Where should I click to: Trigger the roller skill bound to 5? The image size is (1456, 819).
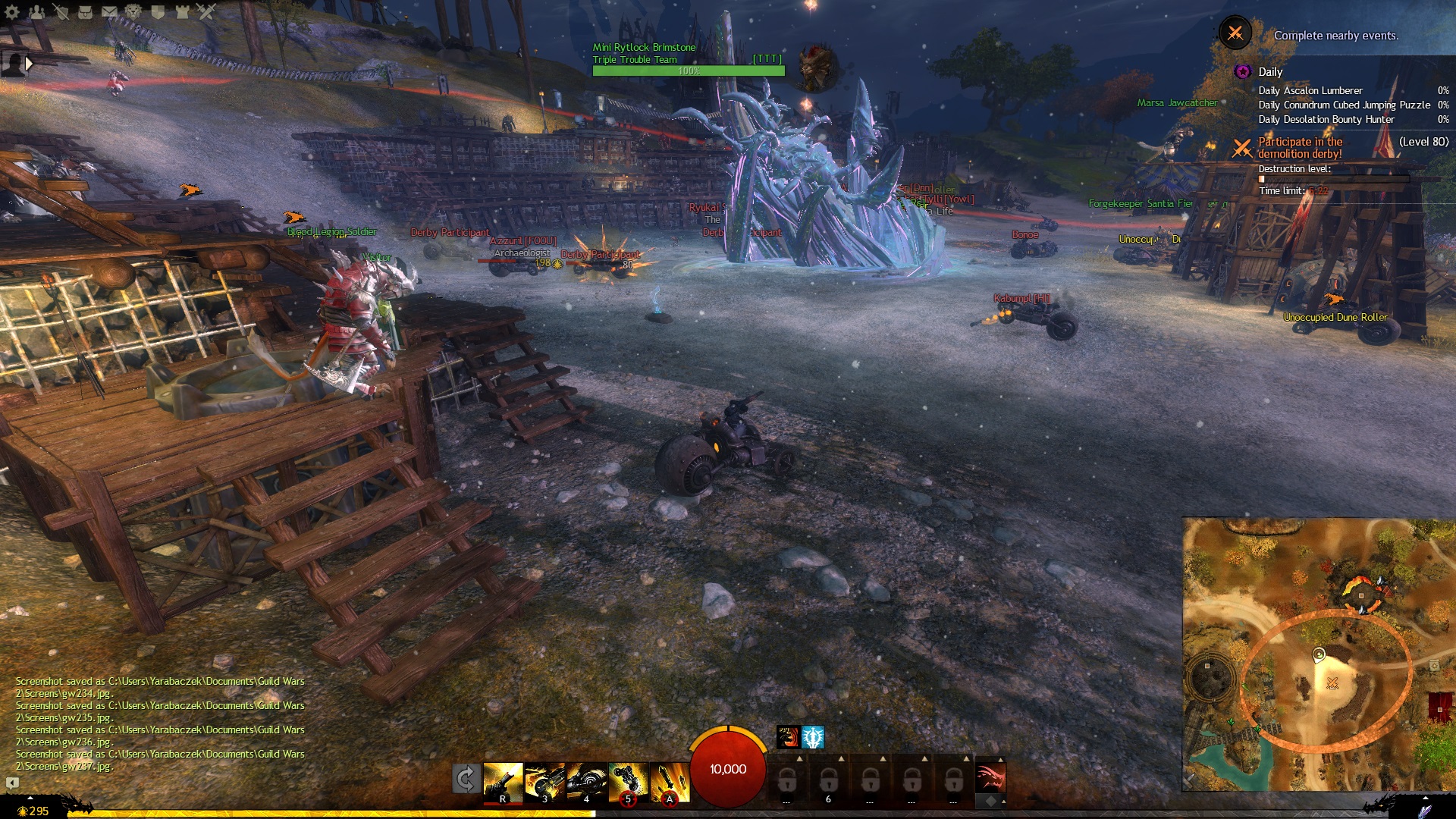(x=628, y=782)
